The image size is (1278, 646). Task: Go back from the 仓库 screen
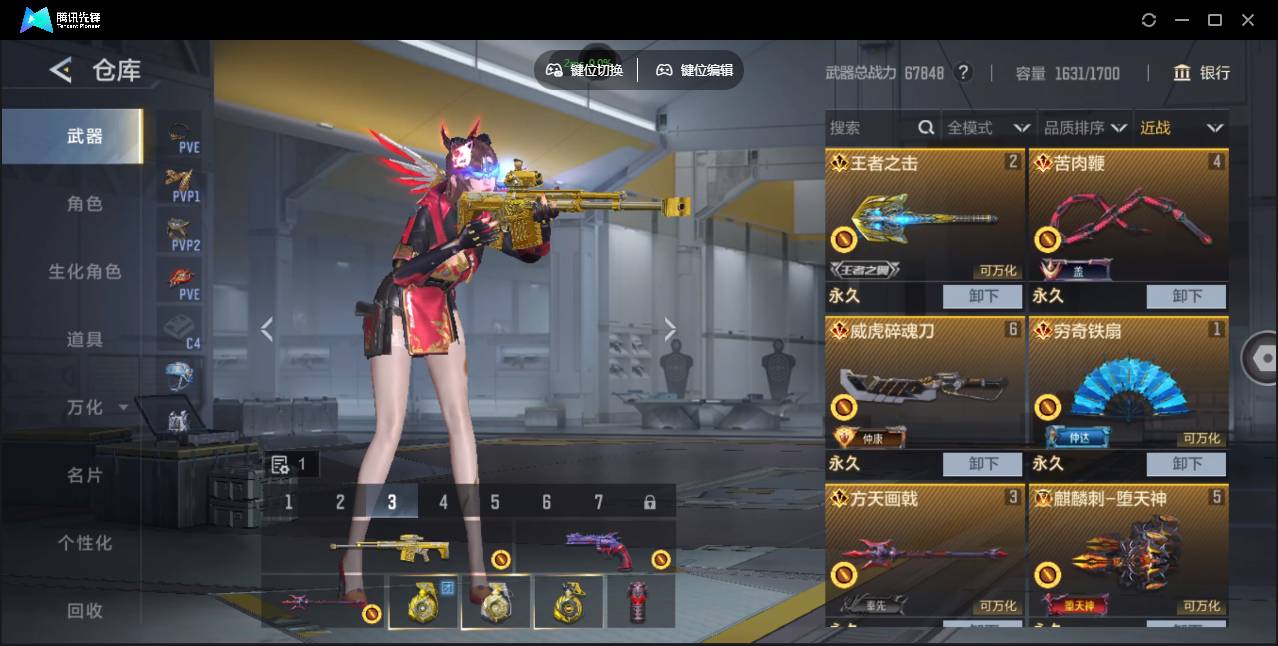61,70
